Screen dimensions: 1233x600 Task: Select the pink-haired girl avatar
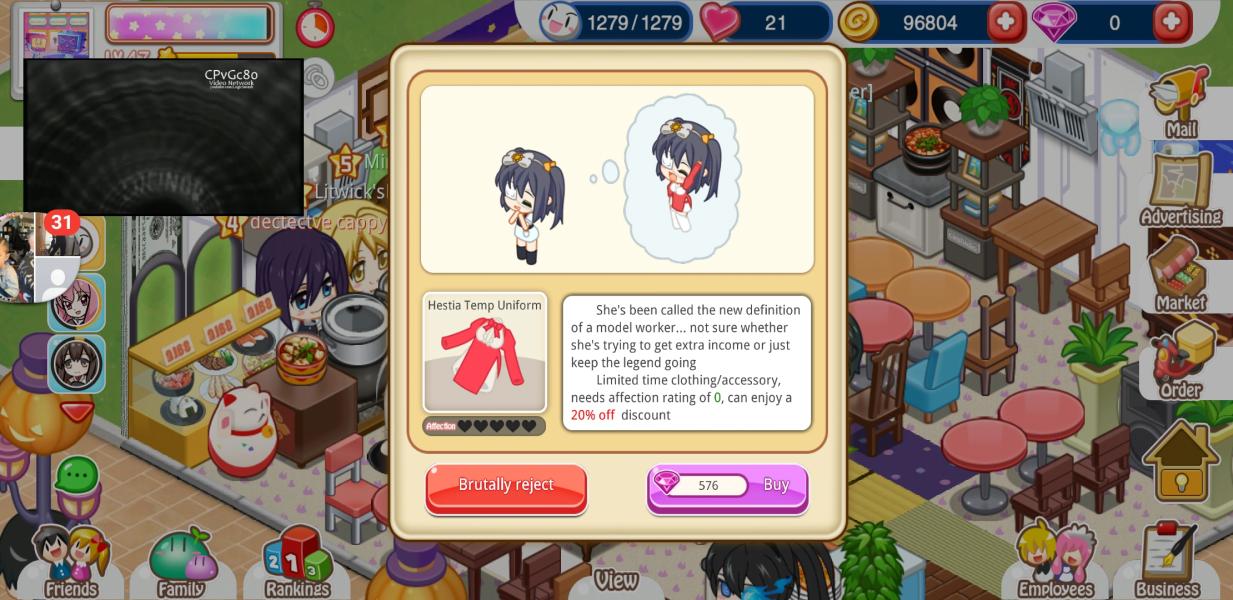coord(76,302)
